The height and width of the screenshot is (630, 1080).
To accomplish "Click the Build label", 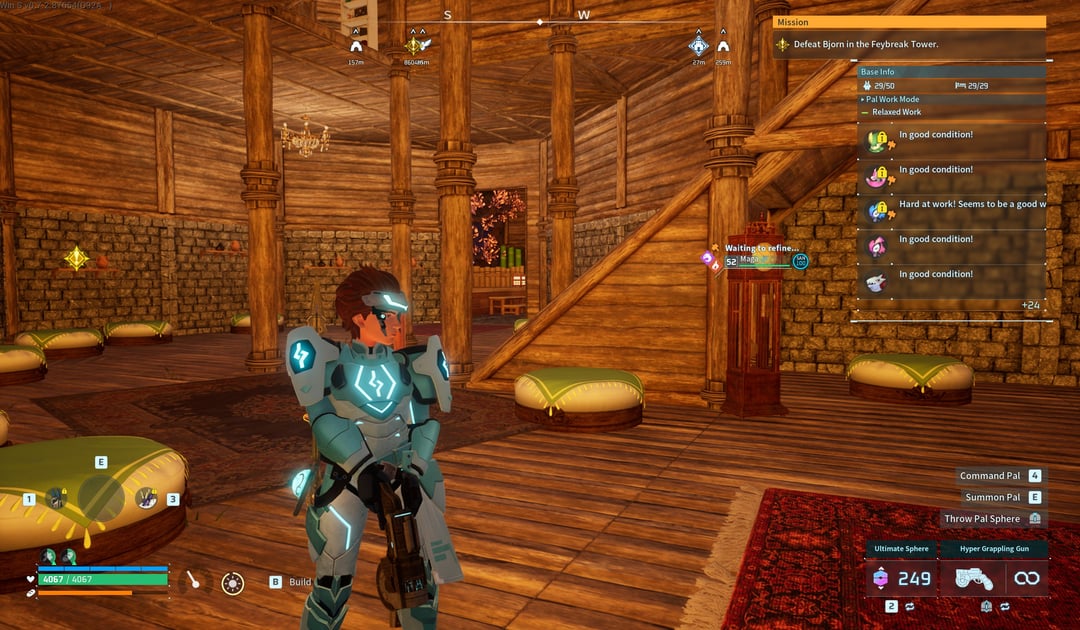I will click(x=300, y=582).
